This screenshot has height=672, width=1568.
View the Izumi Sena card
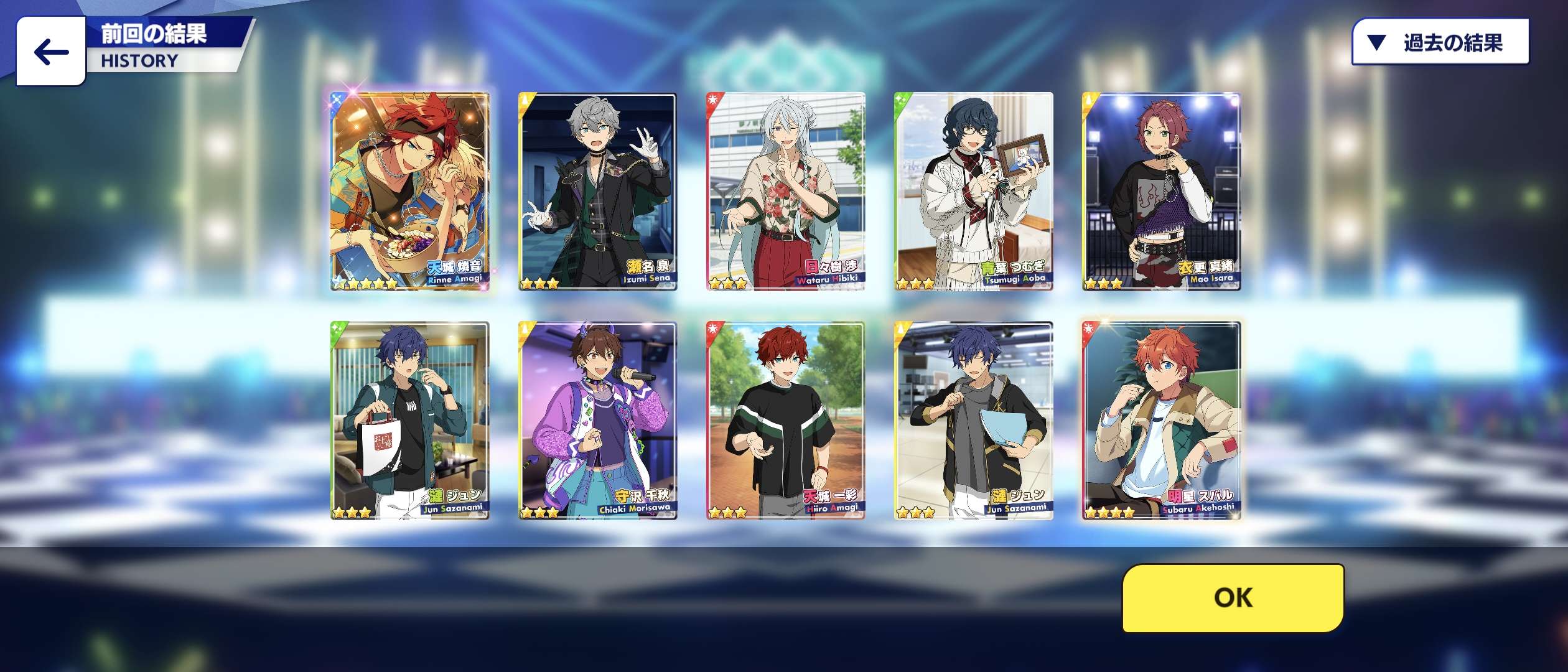pyautogui.click(x=598, y=191)
